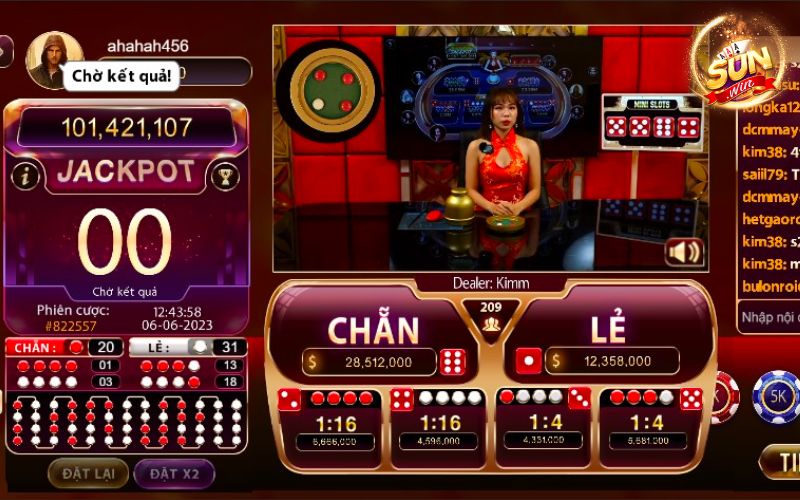
Task: Double the bet with ĐẶT X2
Action: [174, 473]
